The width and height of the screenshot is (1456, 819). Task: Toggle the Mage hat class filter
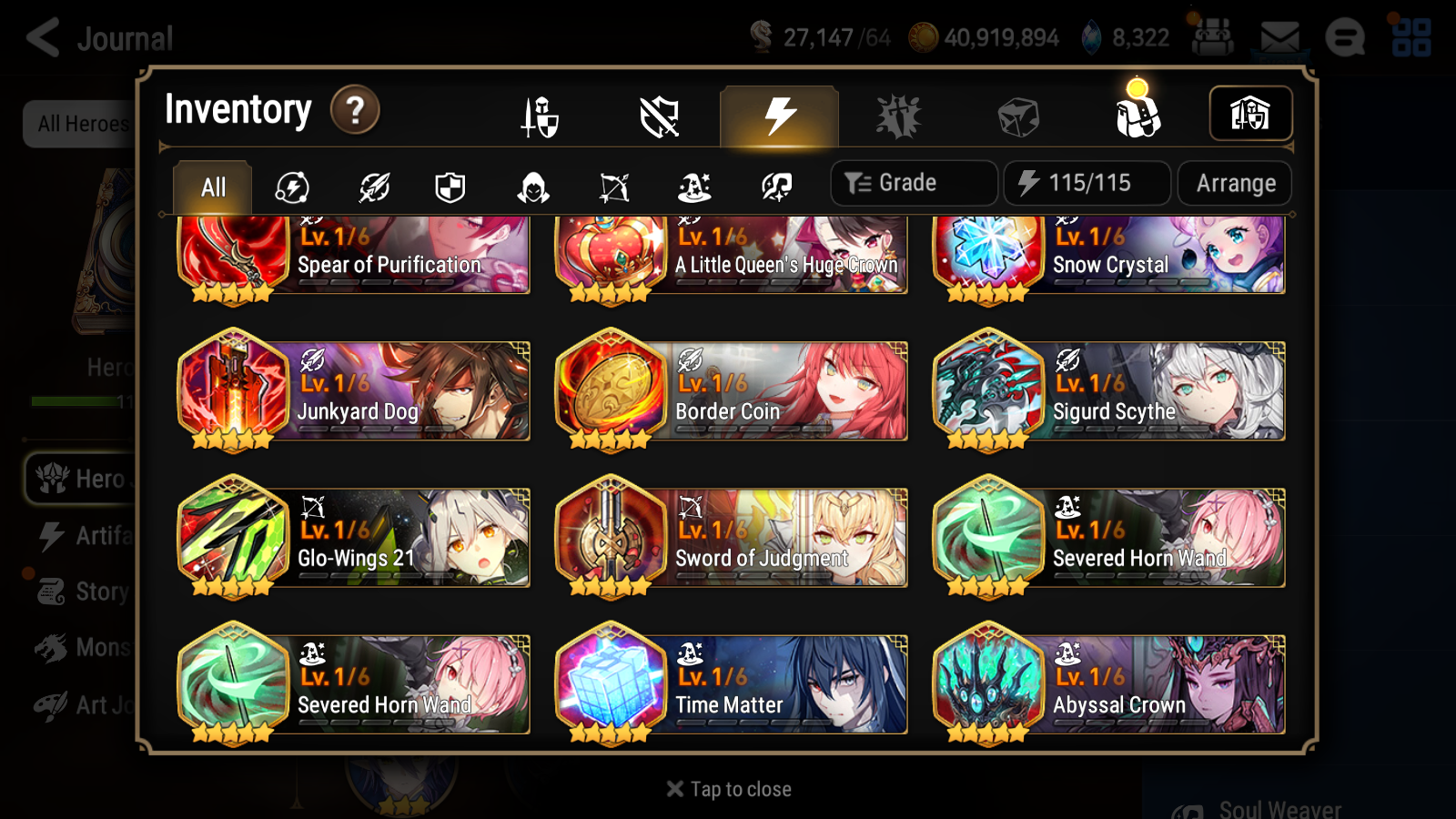692,187
